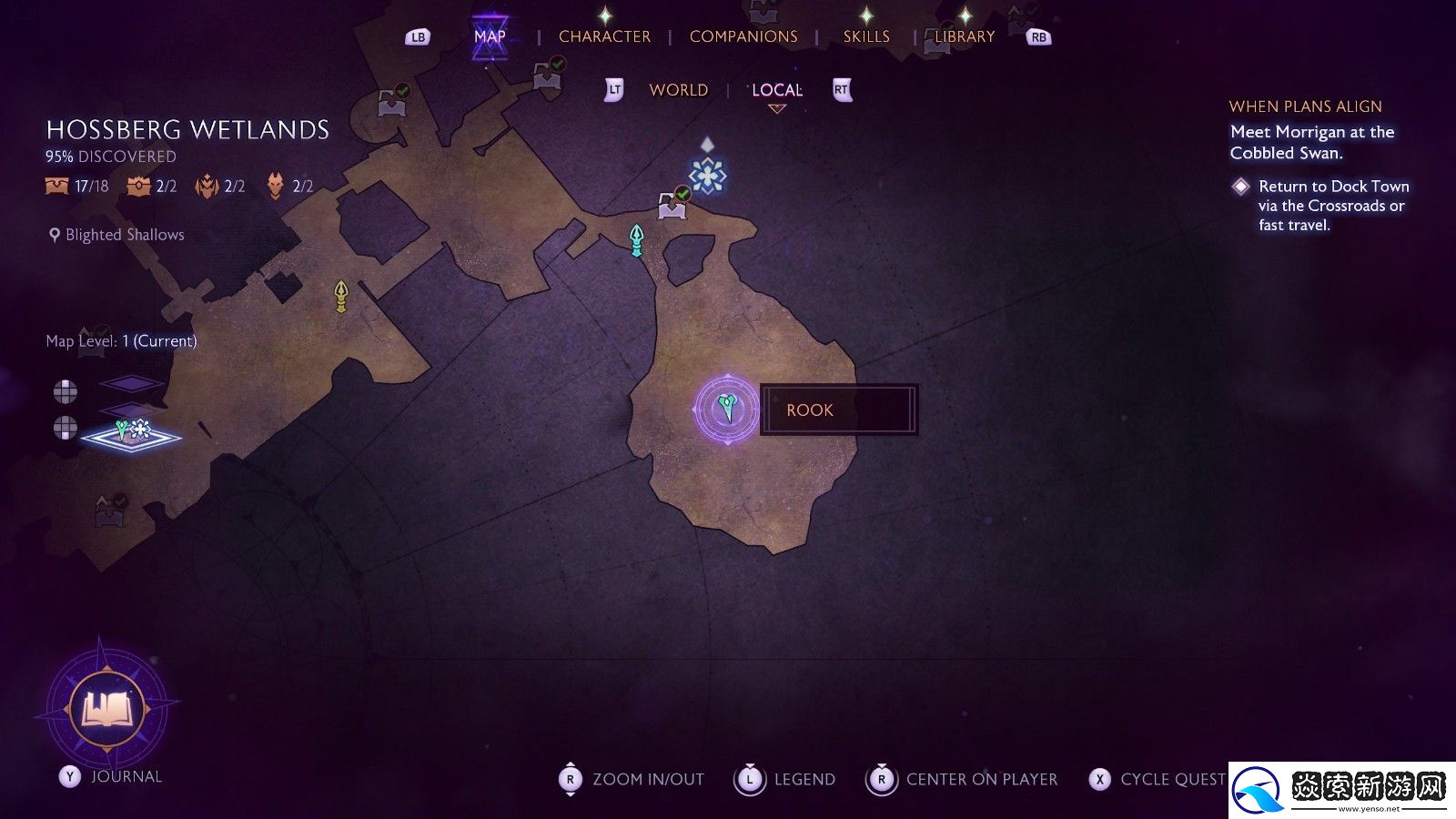The height and width of the screenshot is (819, 1456).
Task: Switch to the World map view
Action: 678,90
